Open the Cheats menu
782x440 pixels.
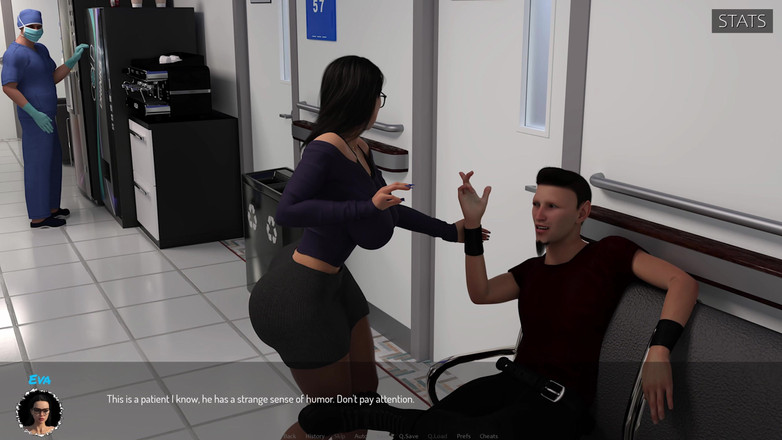489,436
